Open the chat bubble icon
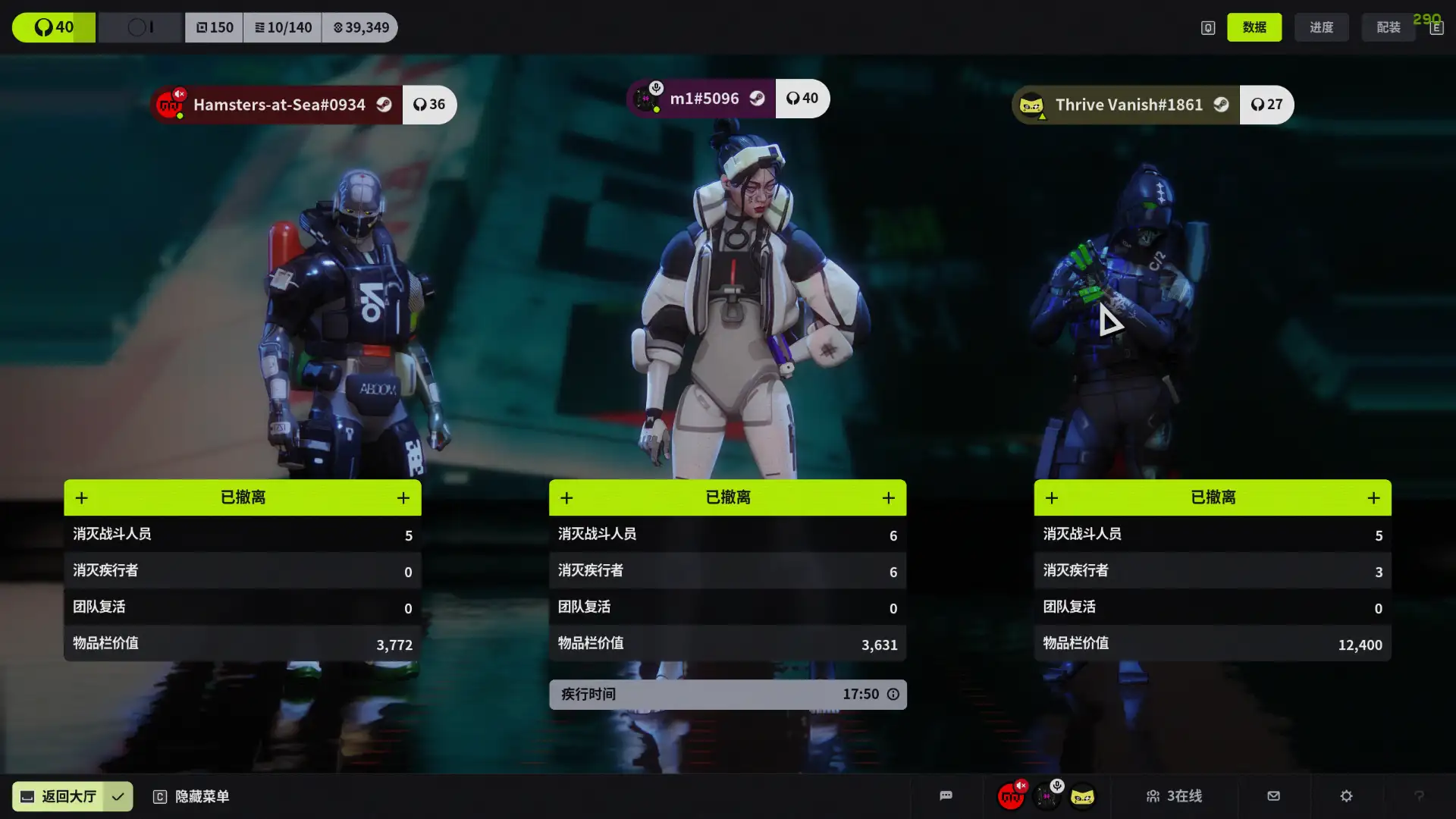This screenshot has width=1456, height=819. (946, 795)
